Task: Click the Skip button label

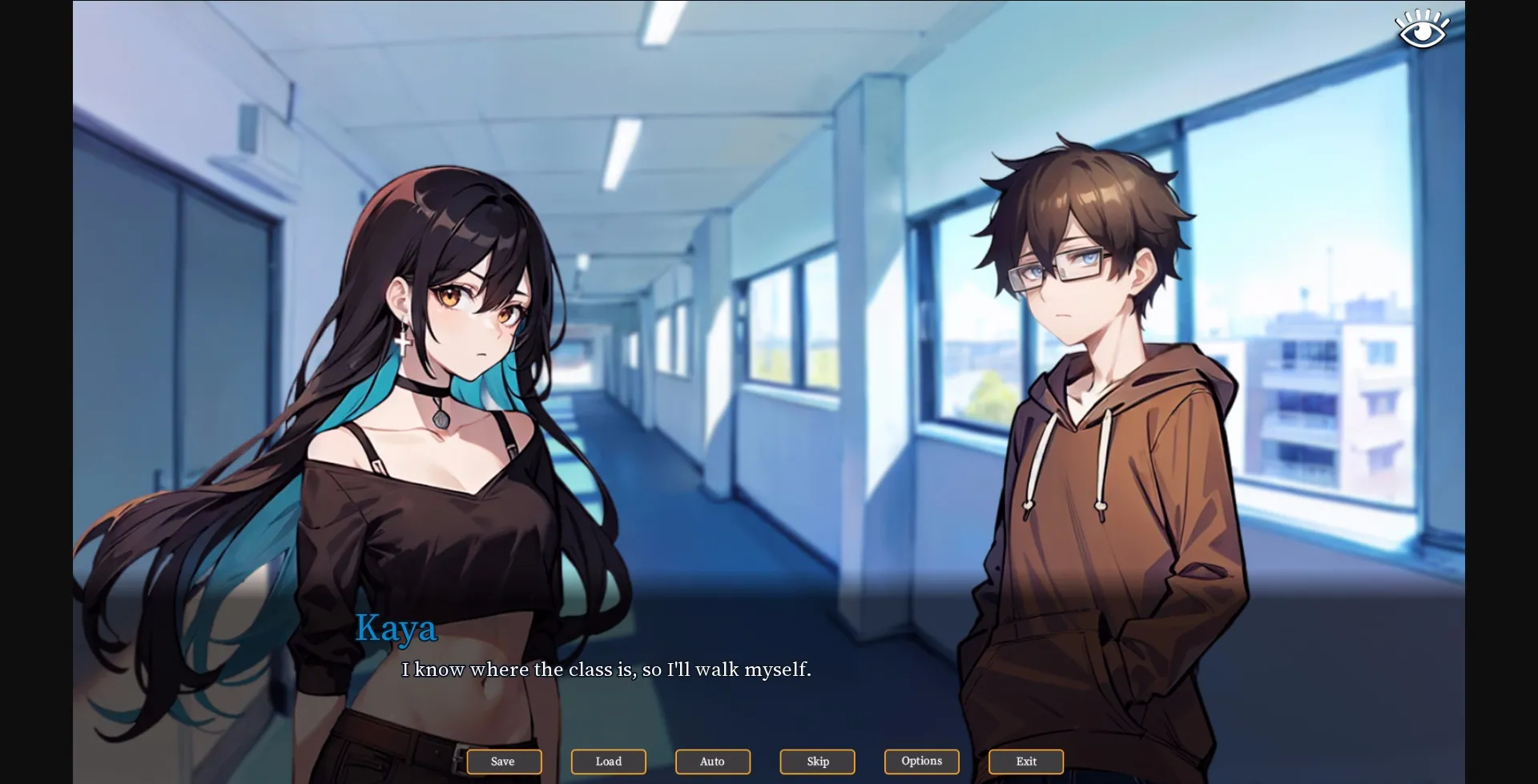Action: point(816,762)
